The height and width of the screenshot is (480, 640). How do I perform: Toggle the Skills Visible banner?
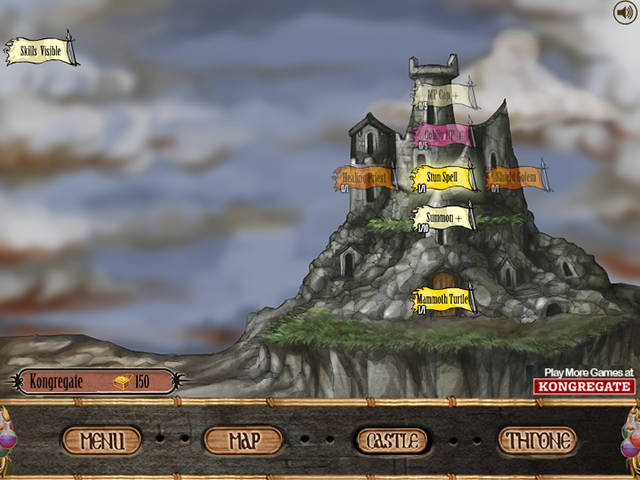[41, 51]
